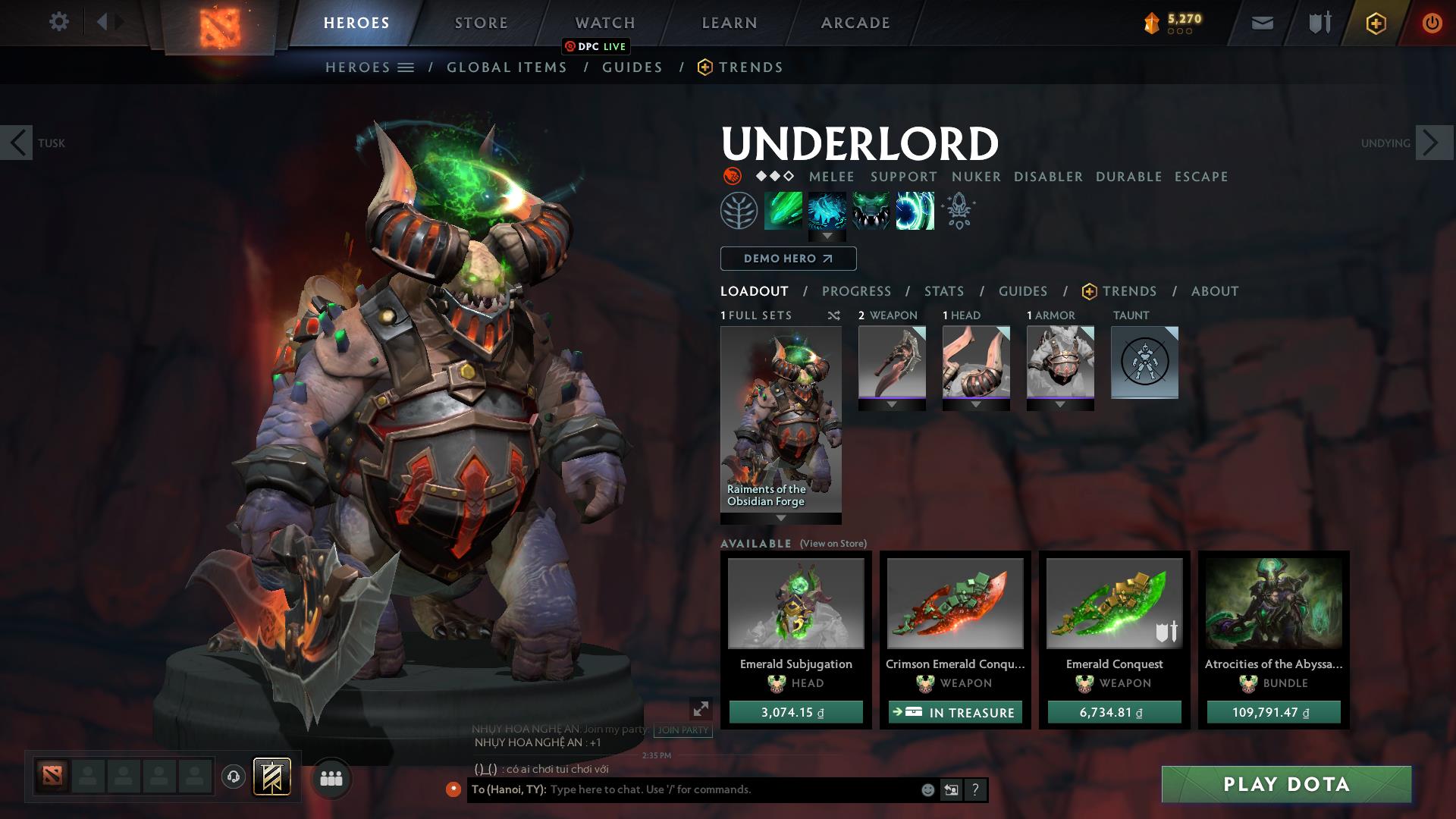Toggle the random loadout shuffle icon
The width and height of the screenshot is (1456, 819).
pos(833,315)
